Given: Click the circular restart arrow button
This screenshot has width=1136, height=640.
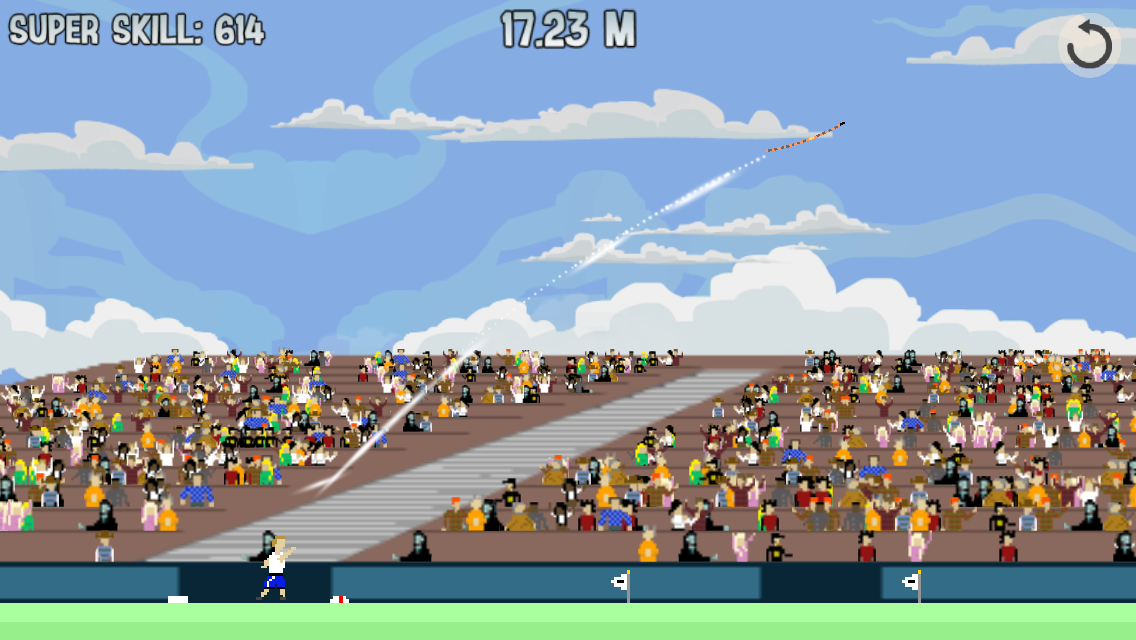Looking at the screenshot, I should coord(1088,45).
